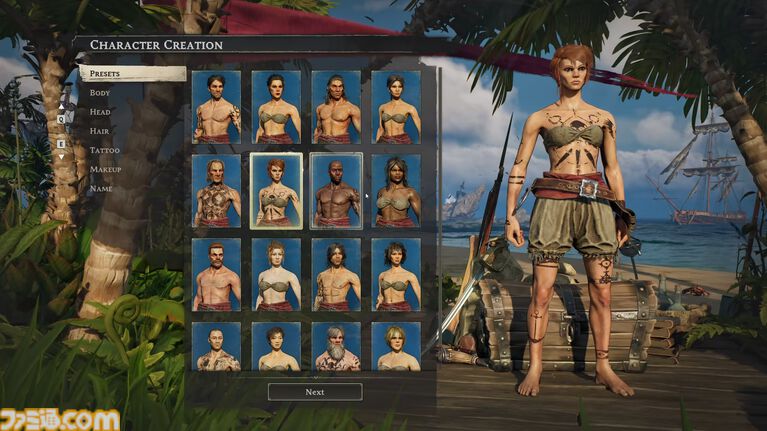Select the red-bearded man preset
Screen dimensions: 767x431
(x=217, y=274)
